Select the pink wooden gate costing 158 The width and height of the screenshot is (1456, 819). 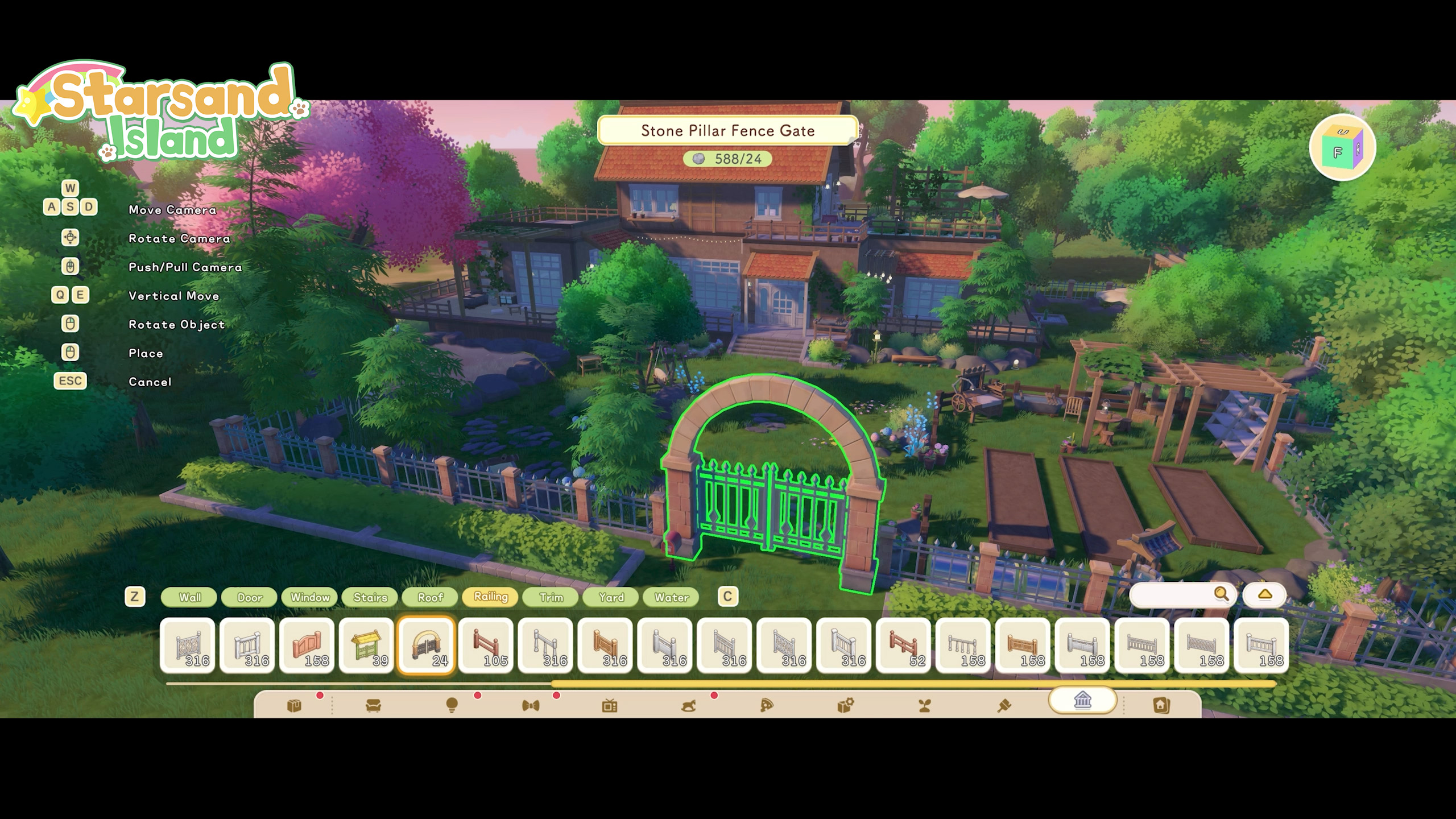[x=307, y=646]
